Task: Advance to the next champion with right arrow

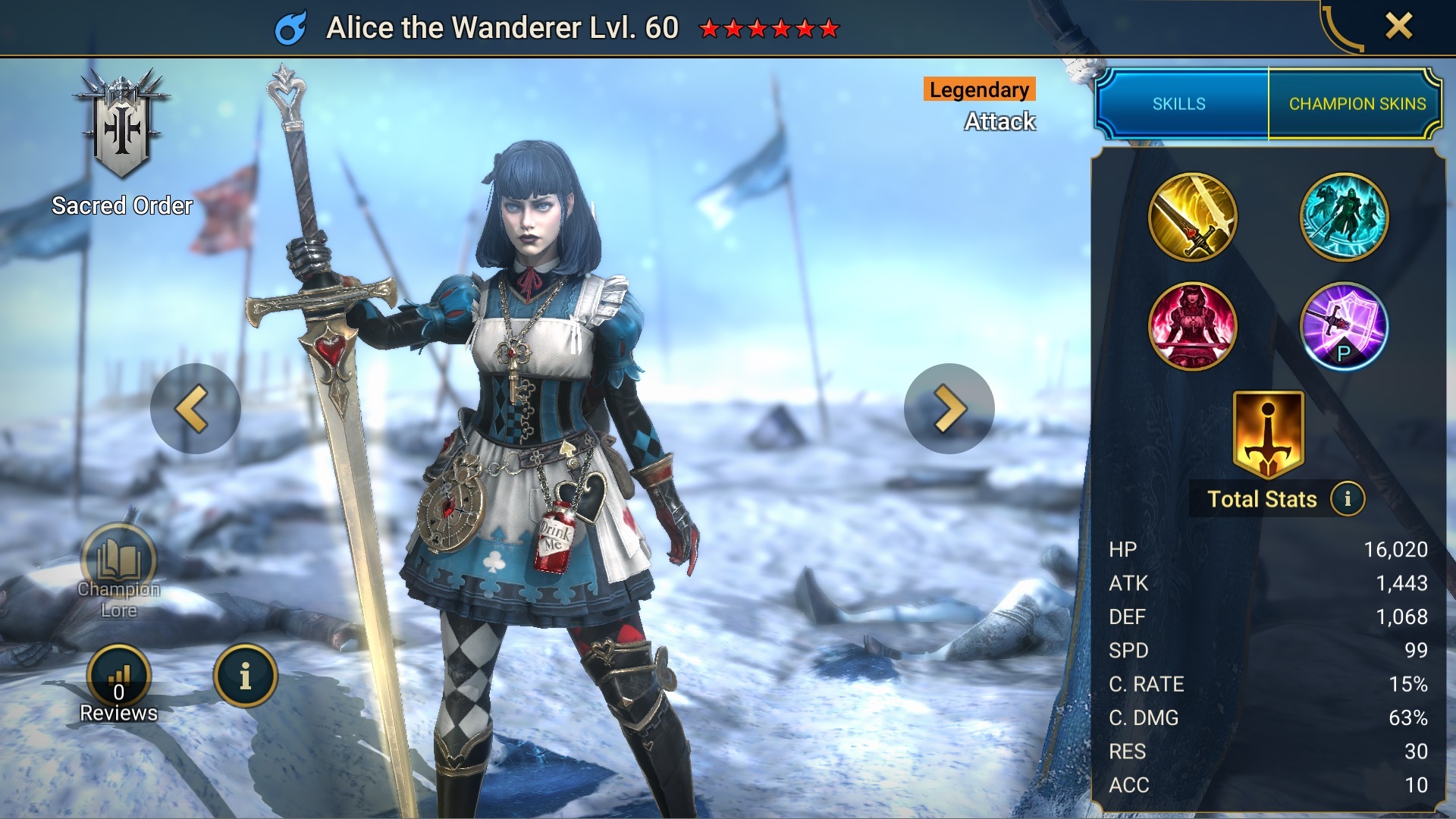Action: point(949,408)
